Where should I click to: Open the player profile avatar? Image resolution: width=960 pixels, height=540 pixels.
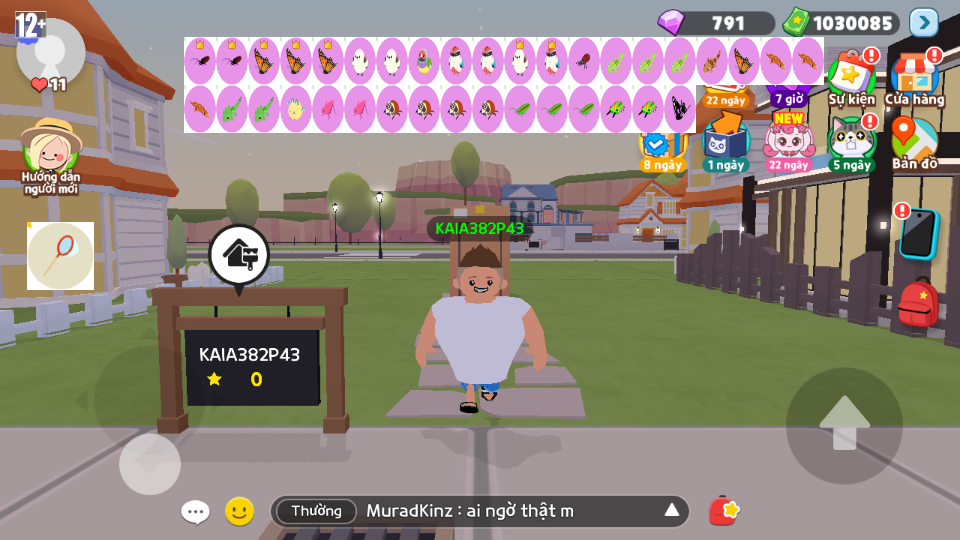[x=51, y=50]
